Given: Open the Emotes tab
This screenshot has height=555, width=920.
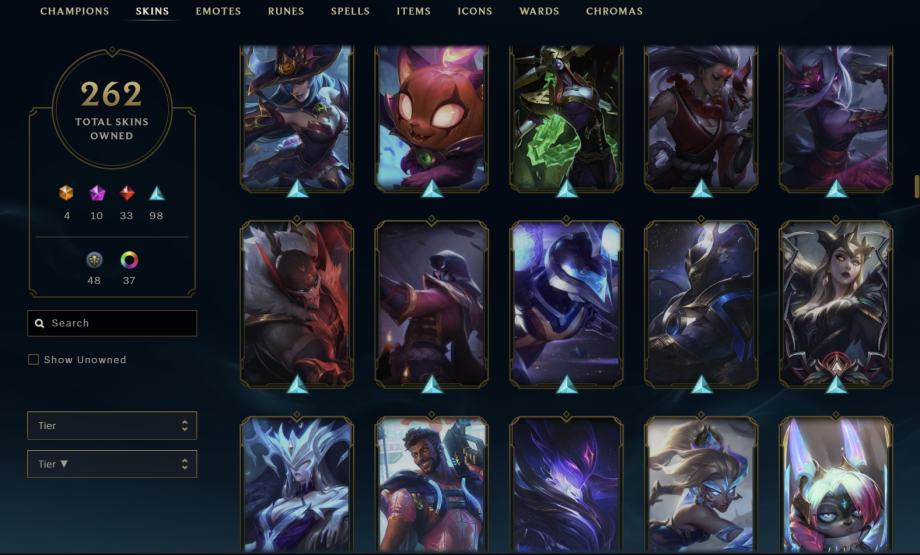Looking at the screenshot, I should pyautogui.click(x=218, y=12).
